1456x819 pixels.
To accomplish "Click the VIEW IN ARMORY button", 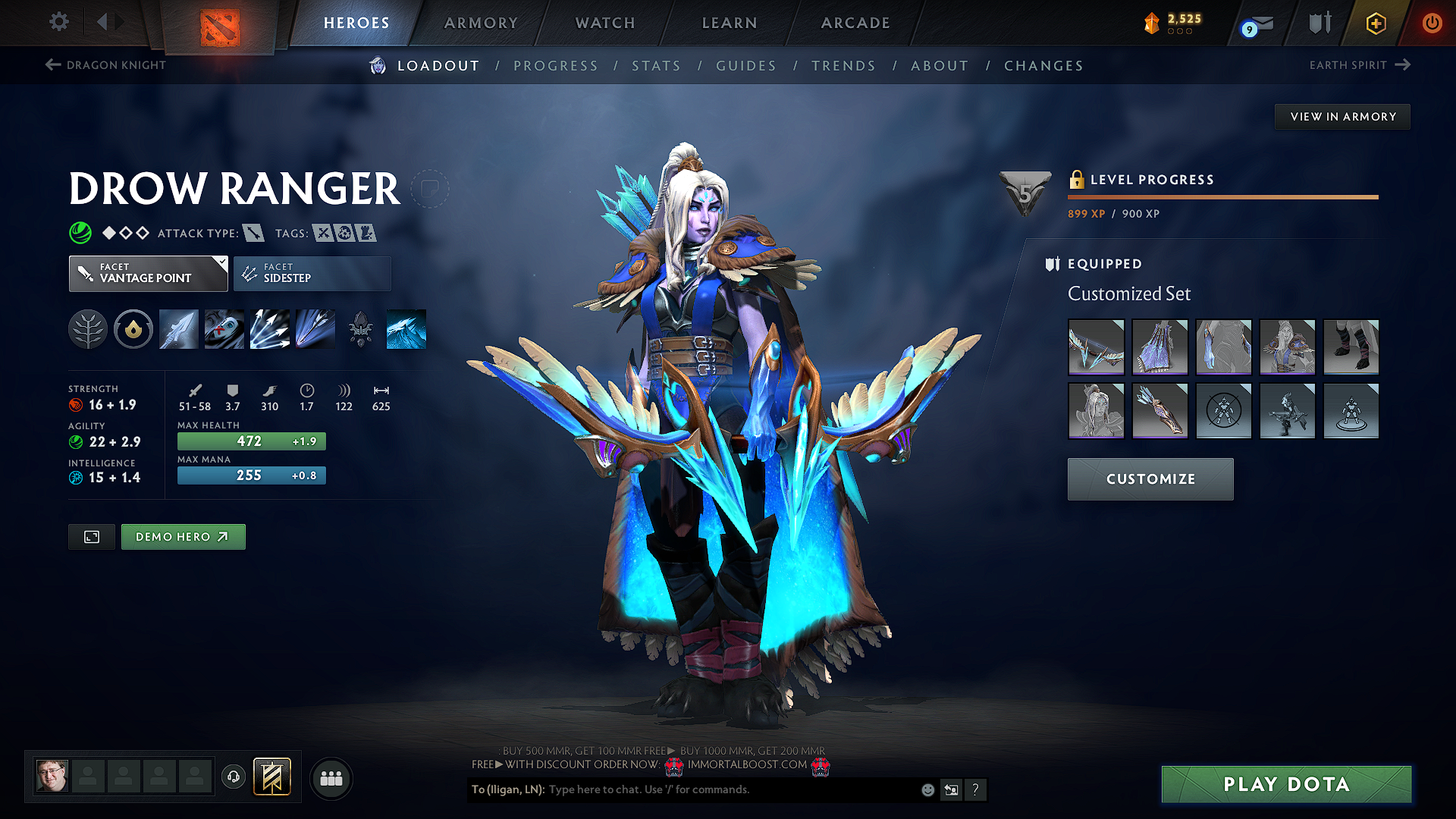I will click(x=1342, y=116).
